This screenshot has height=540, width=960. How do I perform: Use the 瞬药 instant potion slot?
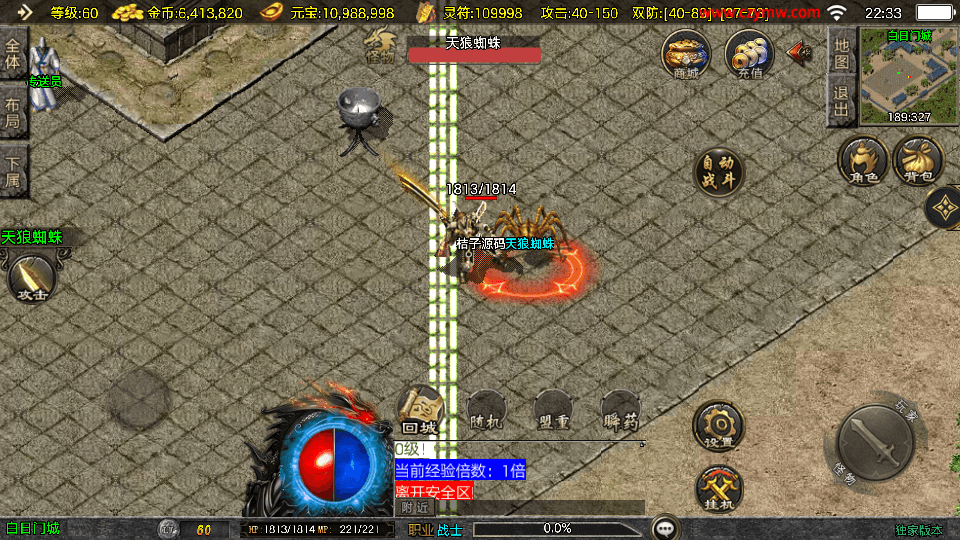[x=620, y=412]
